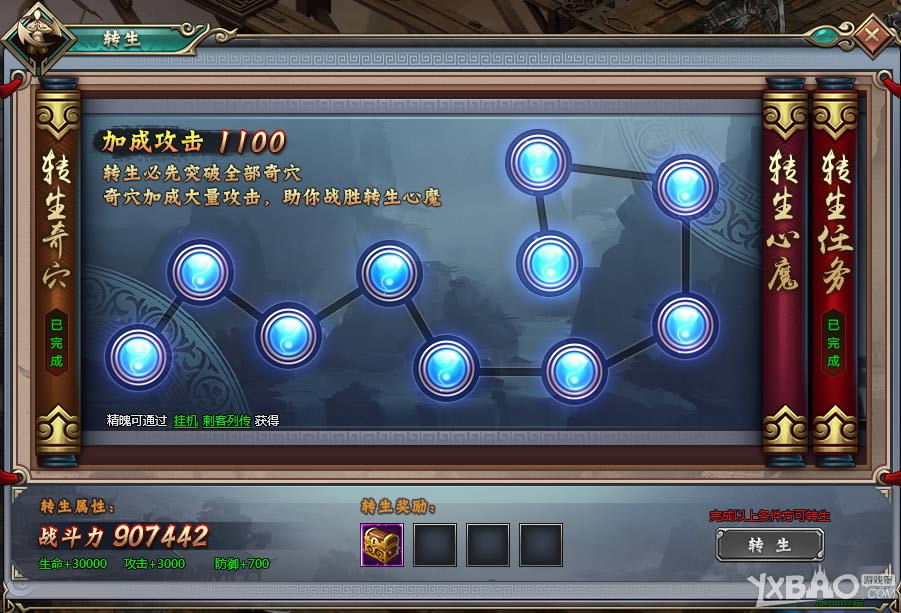Open the 刺客列传 link
Image resolution: width=901 pixels, height=613 pixels.
226,421
